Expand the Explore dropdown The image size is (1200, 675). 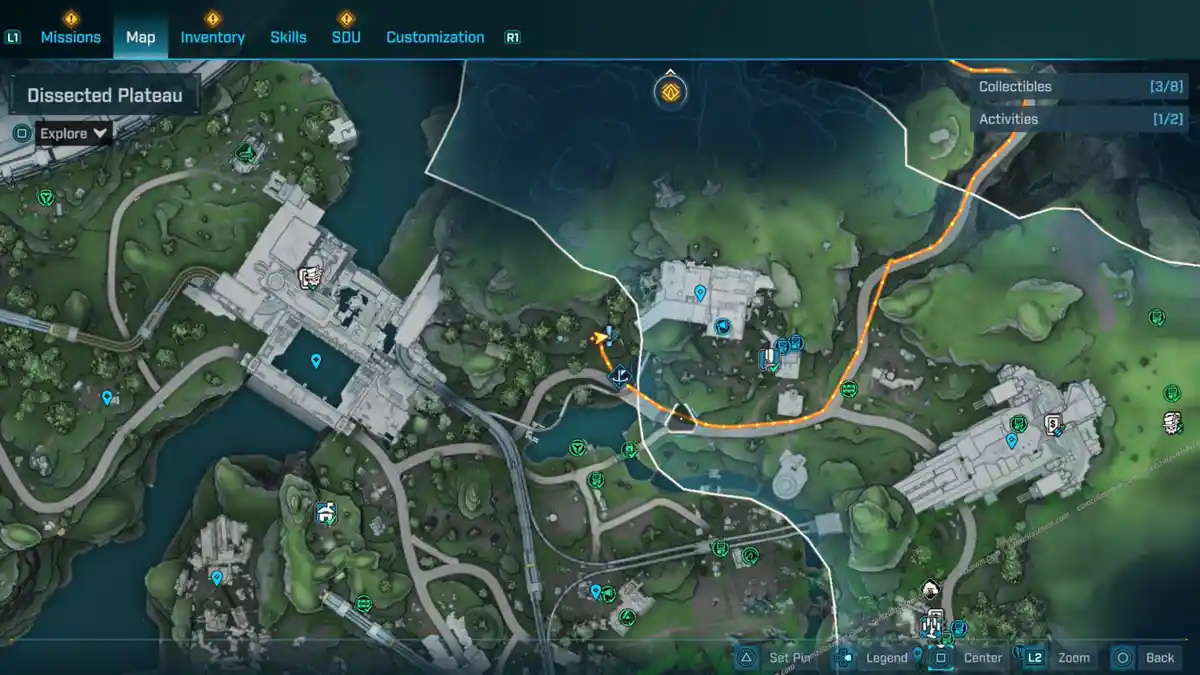[74, 133]
